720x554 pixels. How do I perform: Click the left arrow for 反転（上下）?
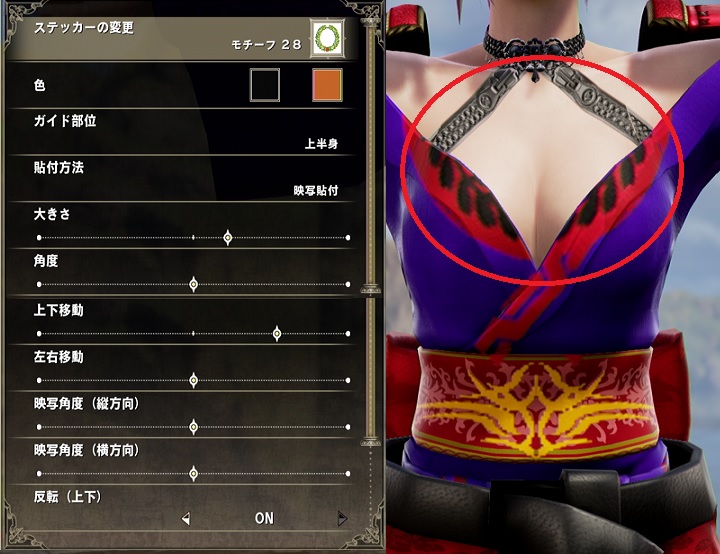tap(185, 519)
